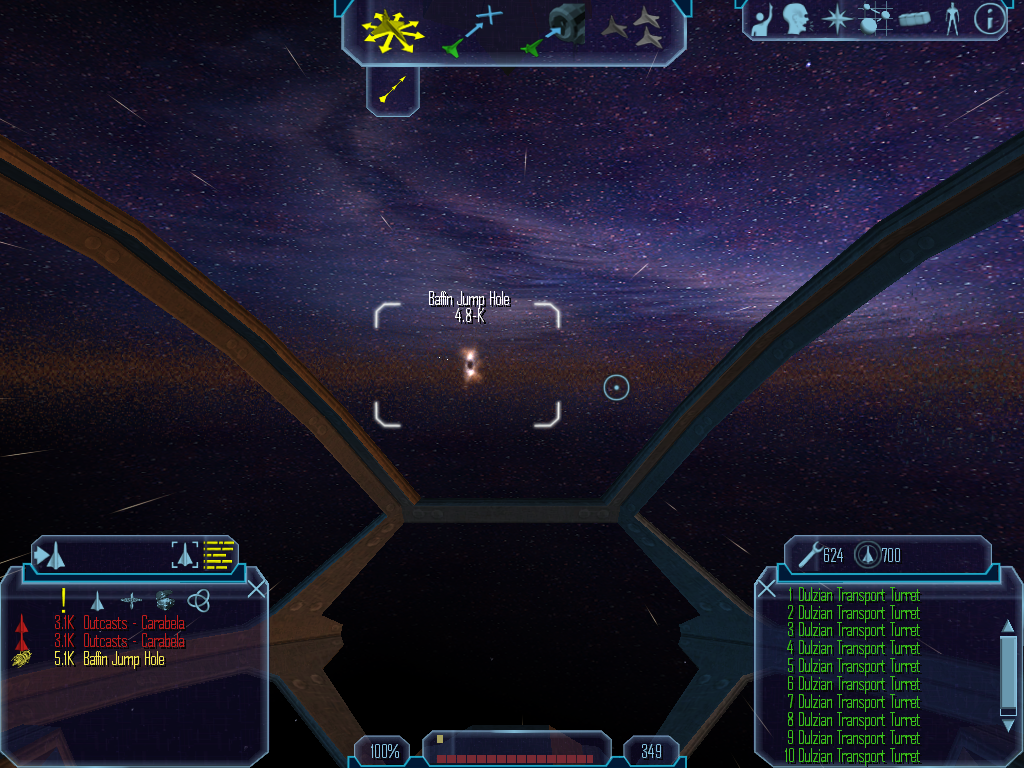Close the weapons list panel
This screenshot has width=1024, height=768.
[766, 588]
